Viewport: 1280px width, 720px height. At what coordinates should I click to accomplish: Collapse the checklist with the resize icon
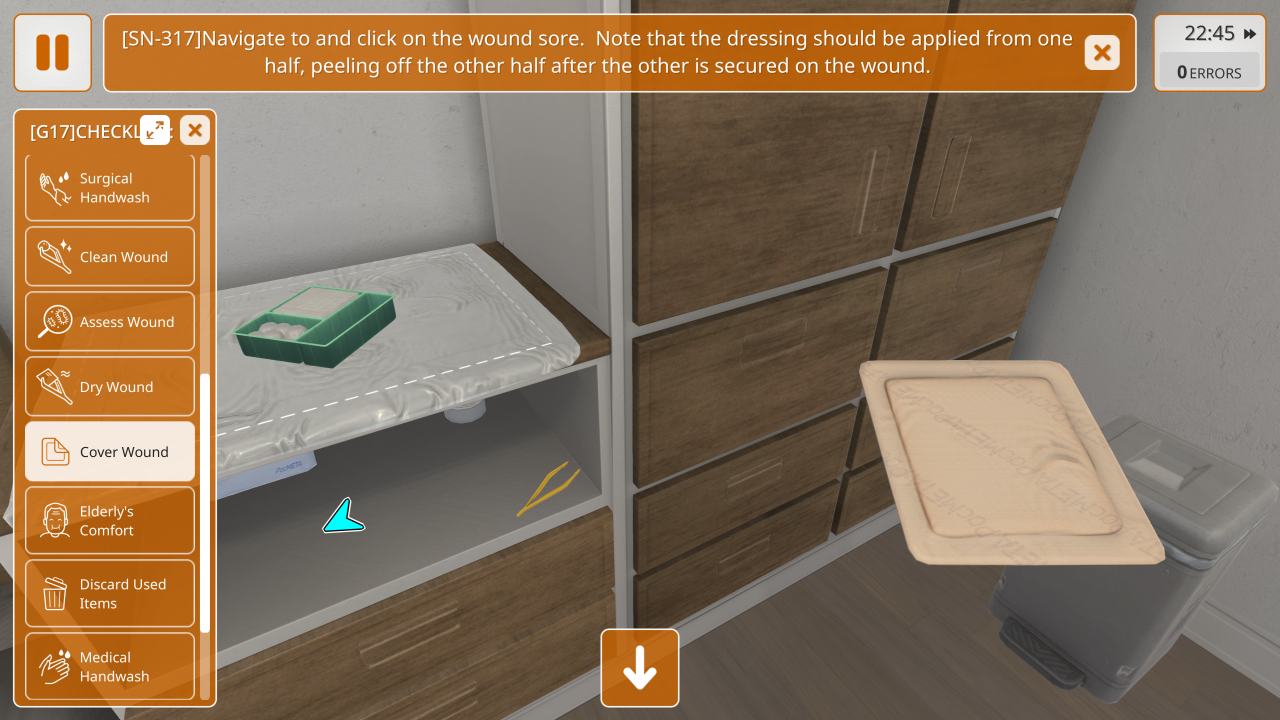coord(155,130)
